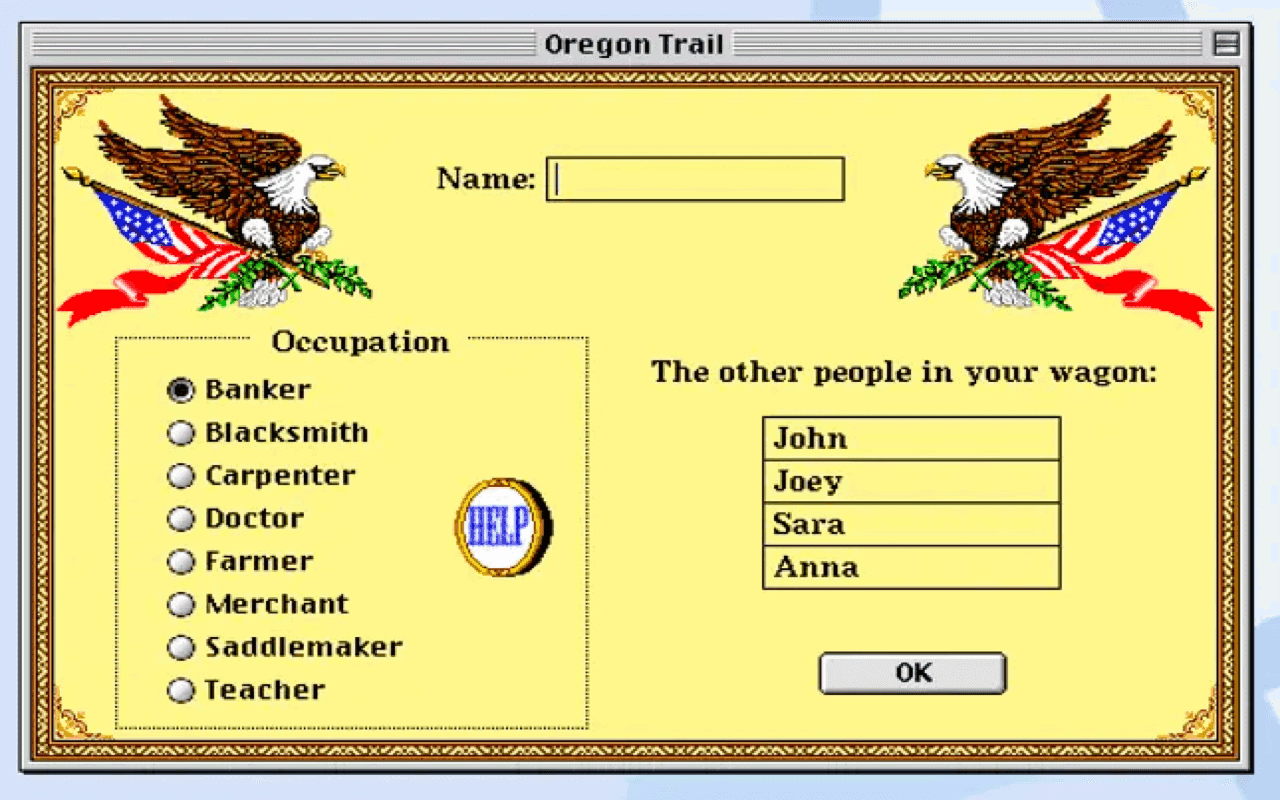This screenshot has height=800, width=1280.
Task: Select Doctor from the occupation list
Action: click(181, 518)
